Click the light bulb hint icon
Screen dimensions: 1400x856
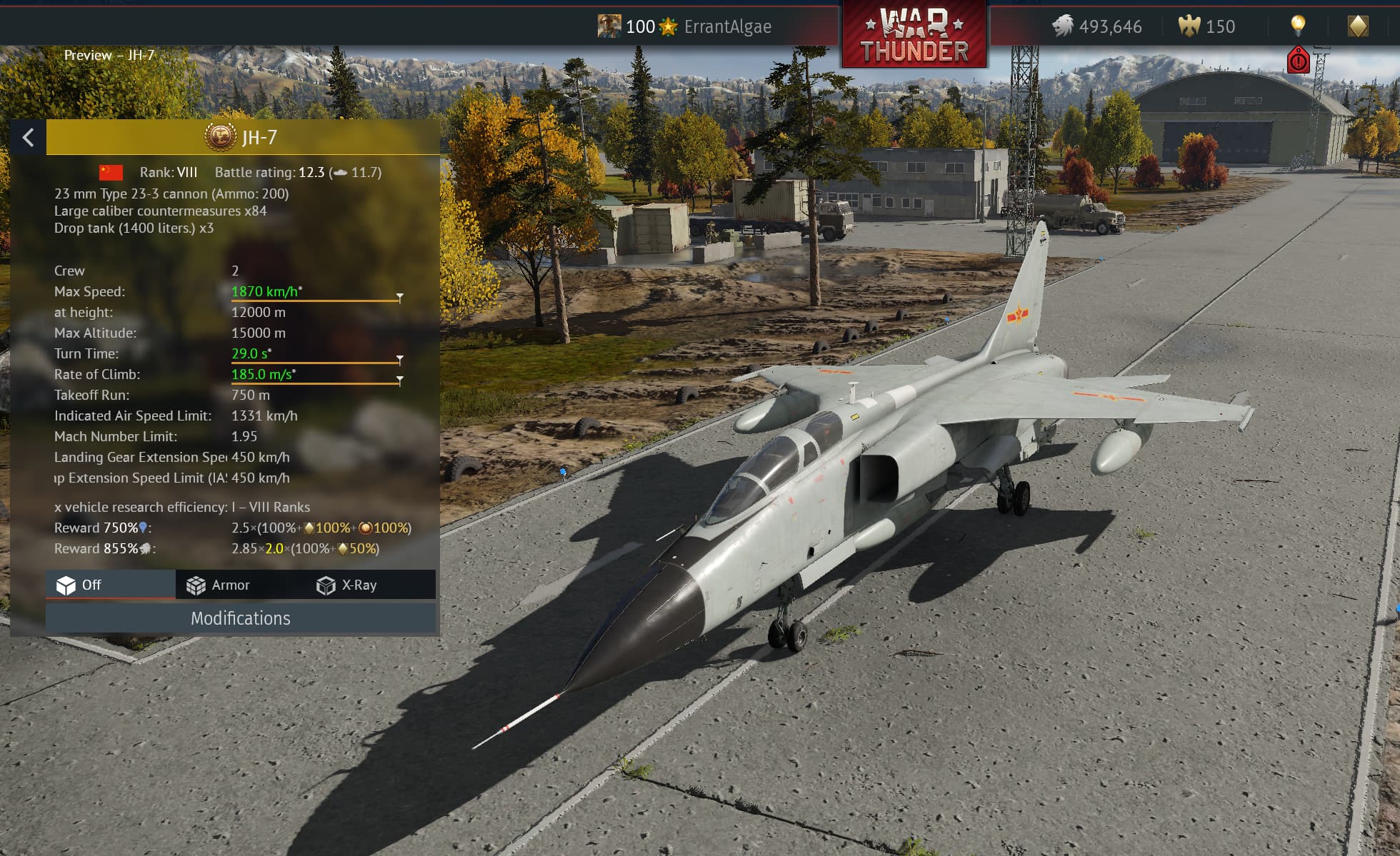click(x=1298, y=26)
